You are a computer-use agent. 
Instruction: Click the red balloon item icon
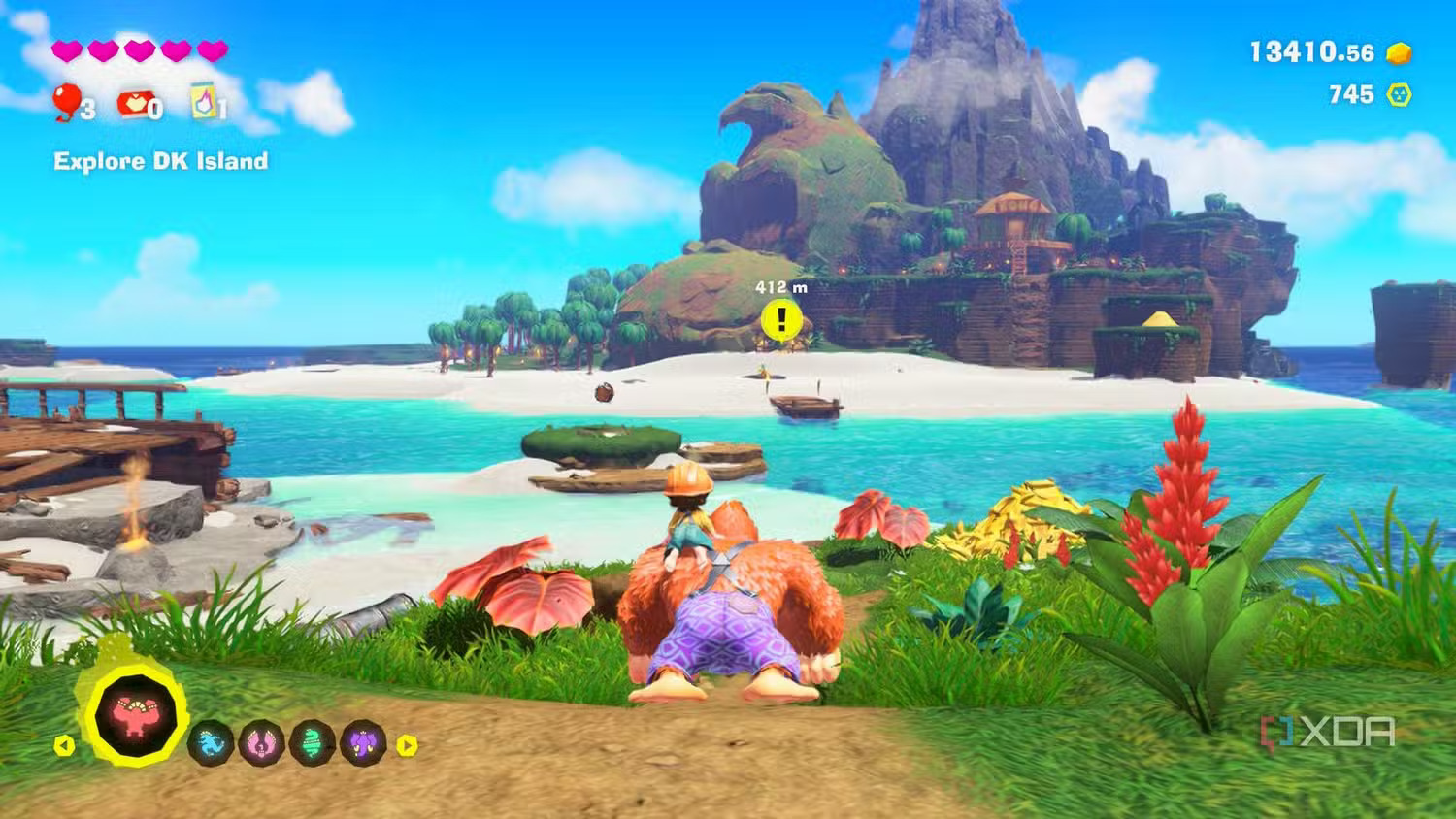tap(66, 101)
